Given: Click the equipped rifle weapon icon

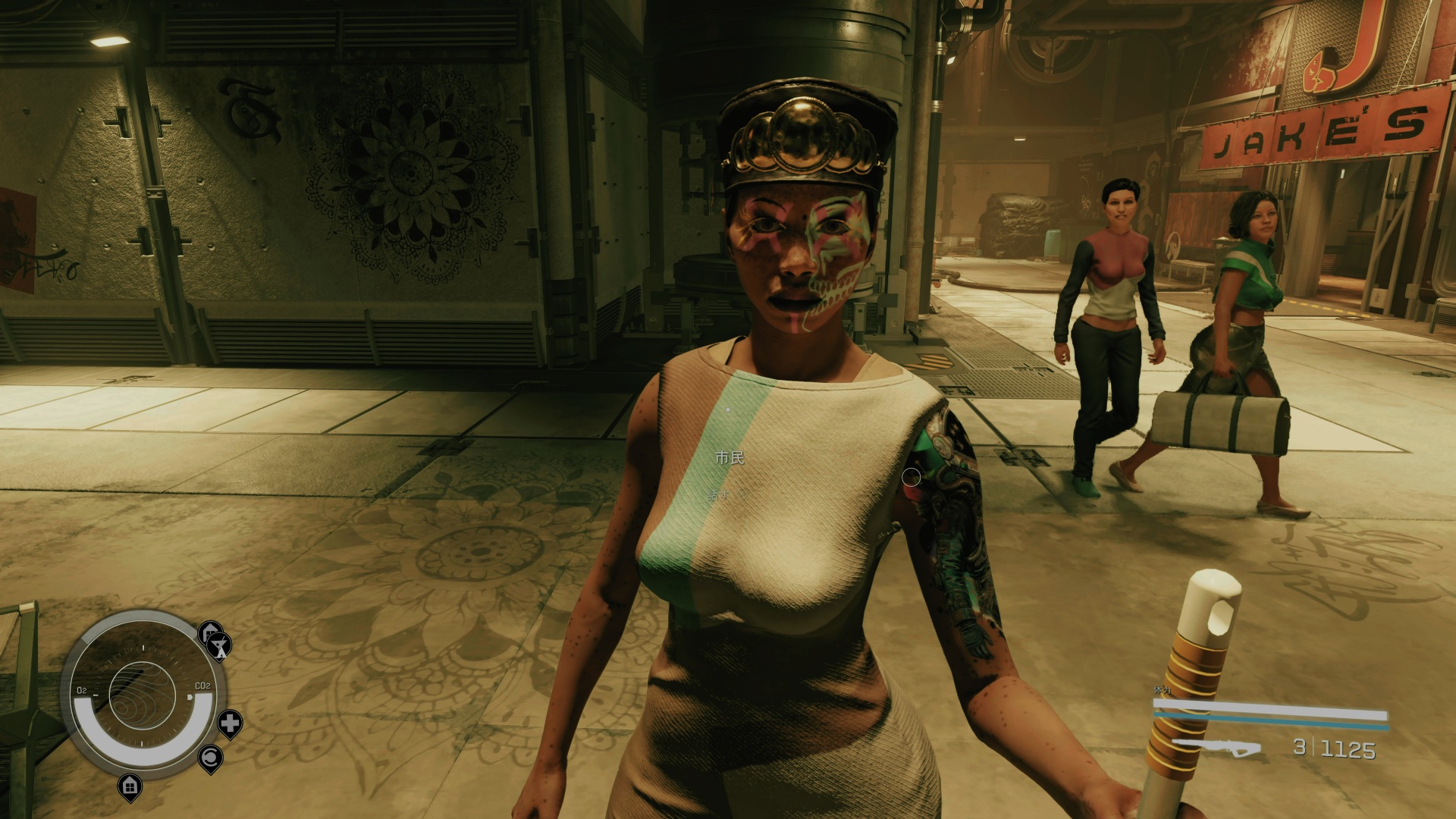Looking at the screenshot, I should coord(1216,748).
